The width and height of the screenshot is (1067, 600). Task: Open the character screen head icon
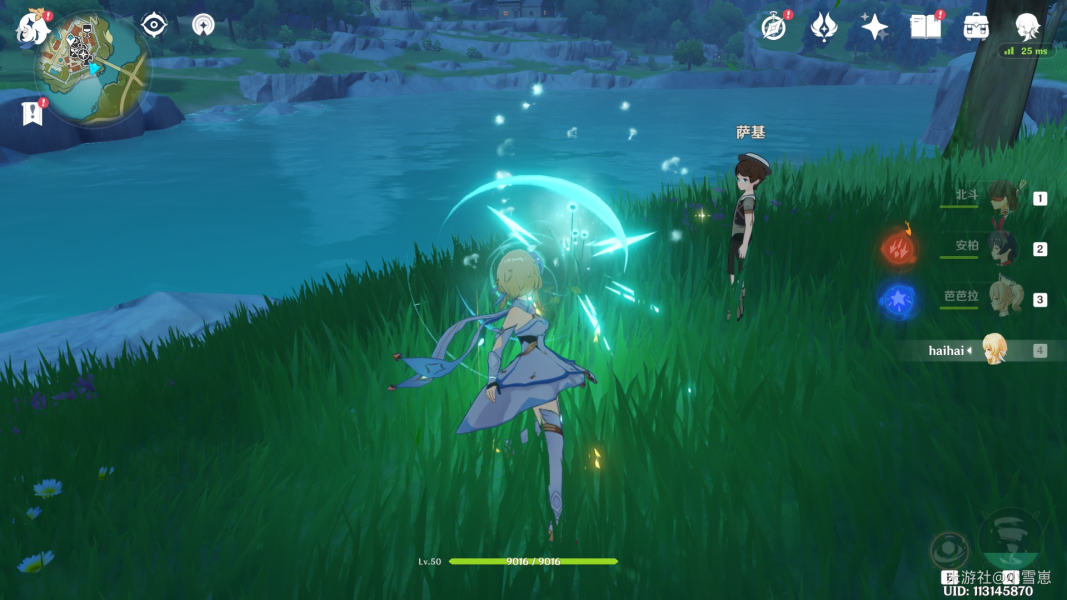(1027, 26)
